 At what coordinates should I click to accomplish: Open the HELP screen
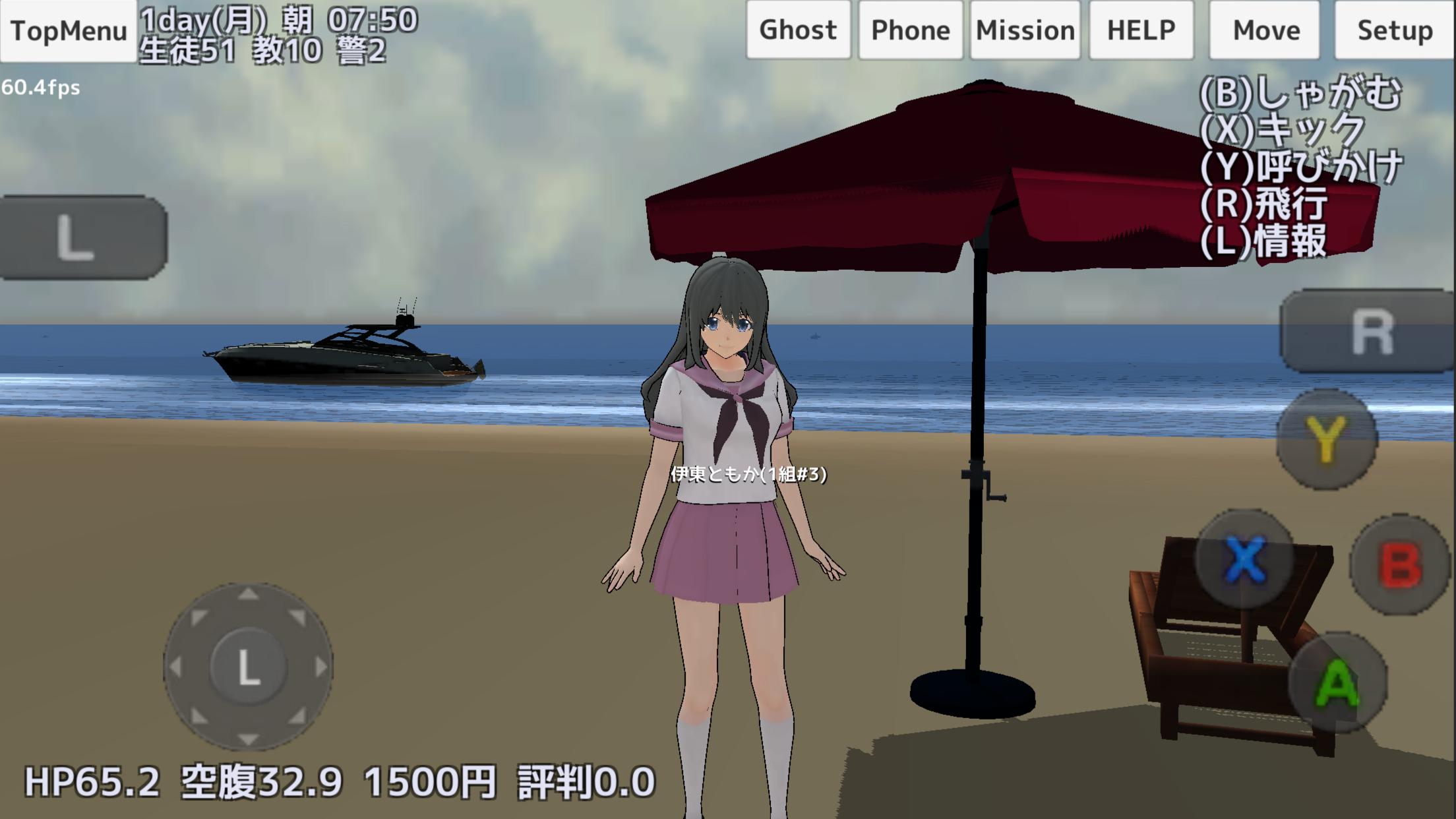pyautogui.click(x=1140, y=29)
